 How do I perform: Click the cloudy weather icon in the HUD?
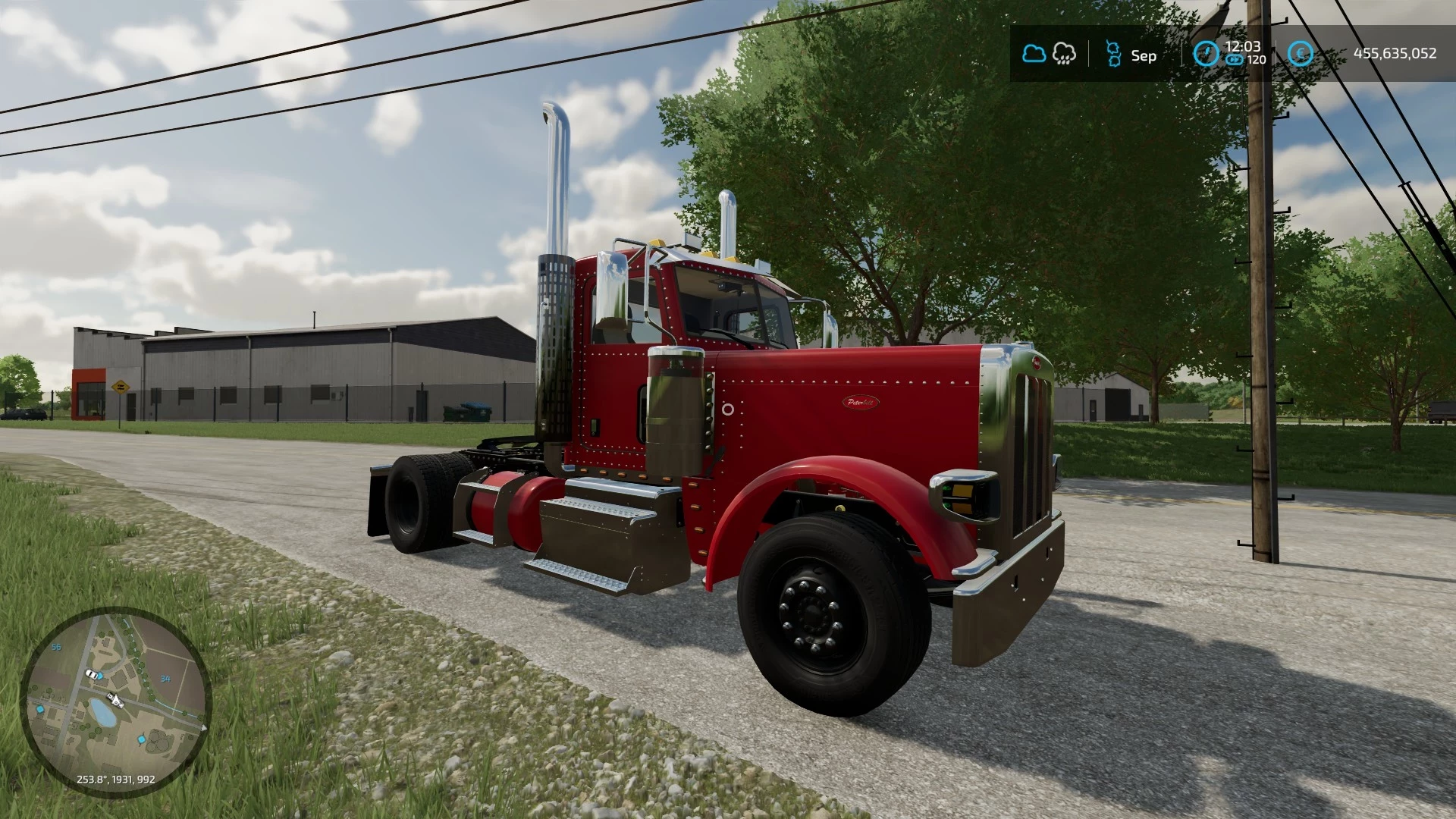point(1034,53)
